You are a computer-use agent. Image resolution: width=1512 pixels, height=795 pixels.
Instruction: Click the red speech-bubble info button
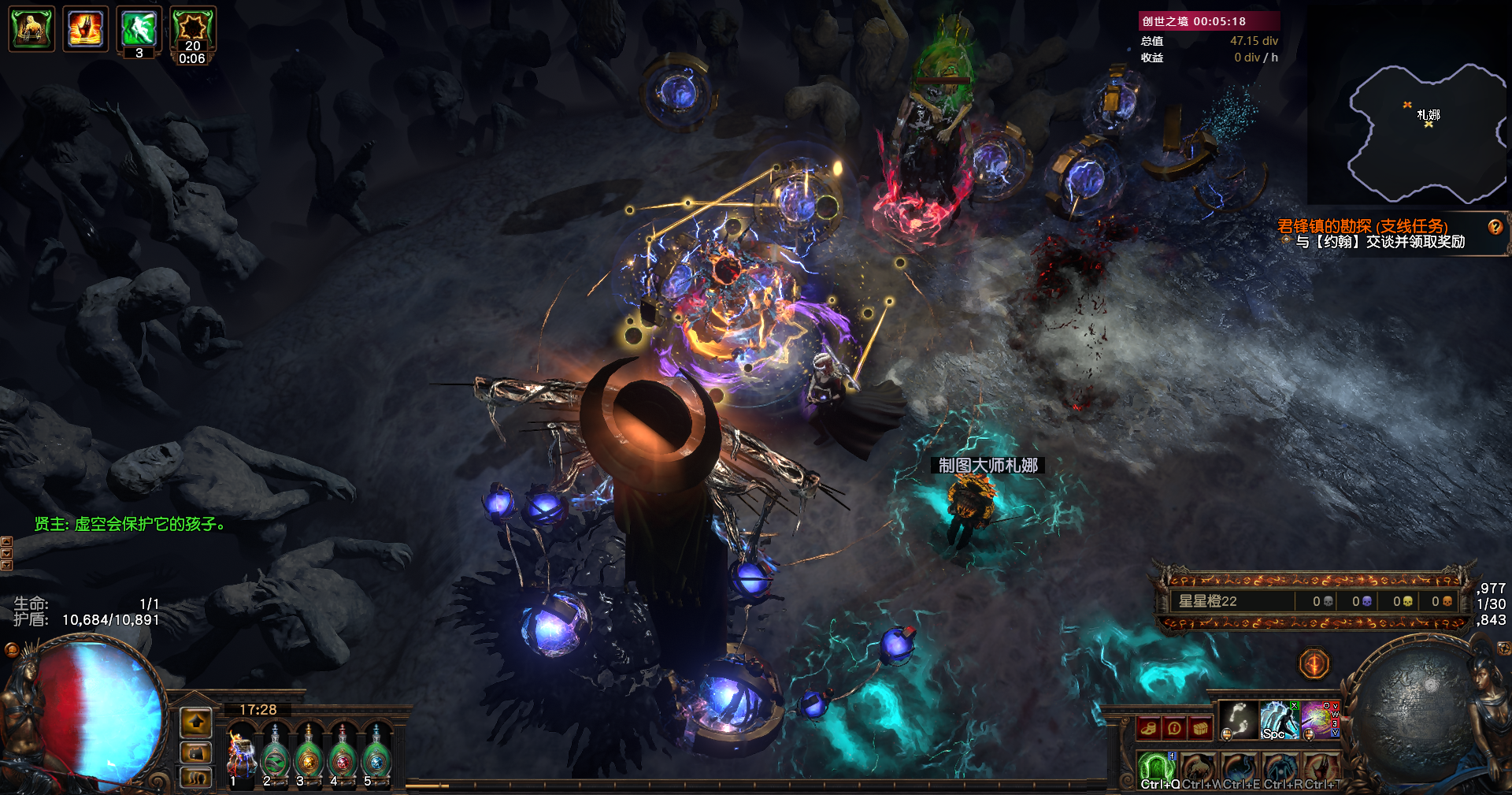click(1174, 728)
